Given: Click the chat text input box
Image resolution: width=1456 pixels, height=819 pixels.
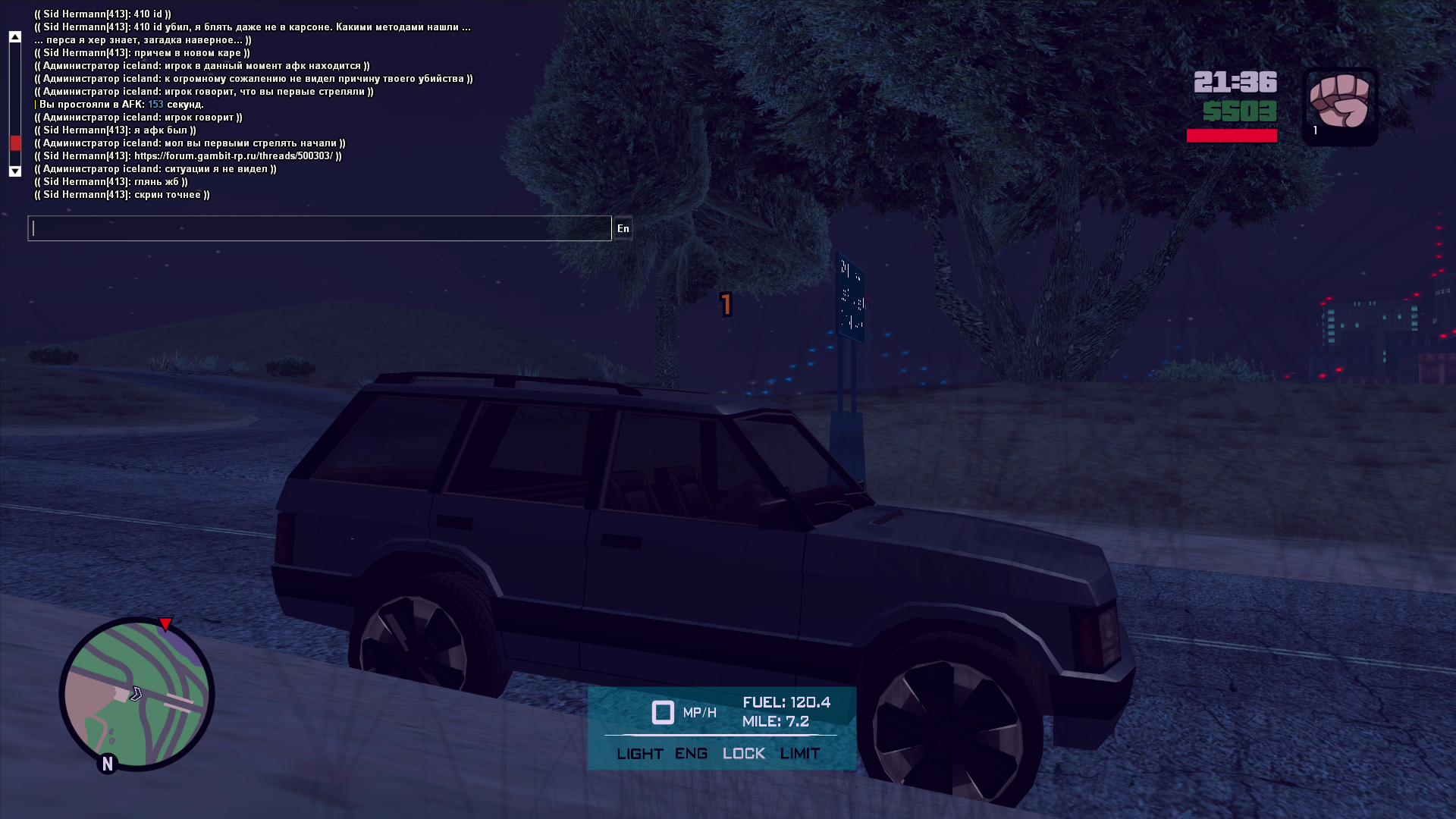Looking at the screenshot, I should [x=318, y=228].
